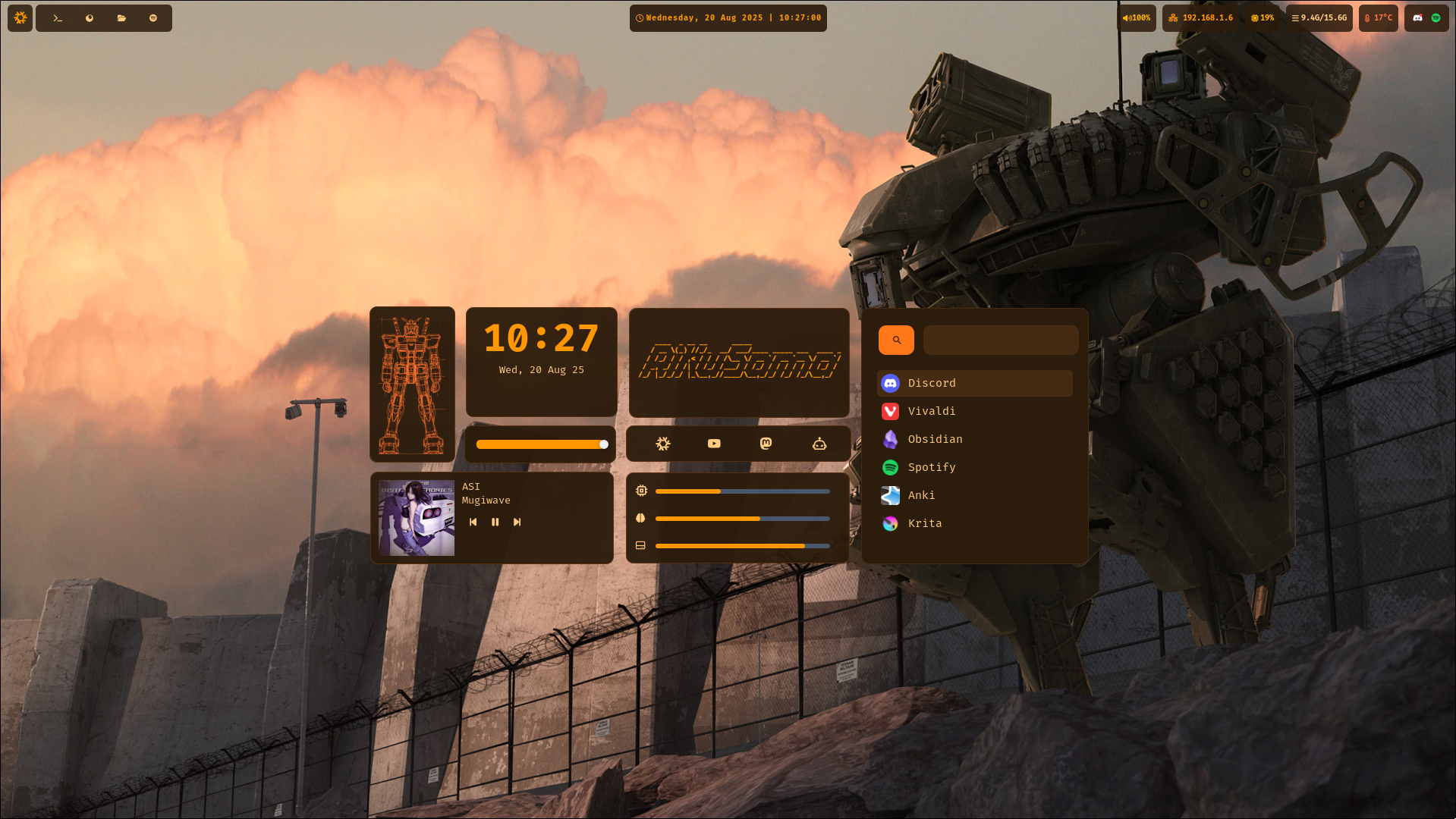
Task: Open the file manager folder icon
Action: [121, 18]
